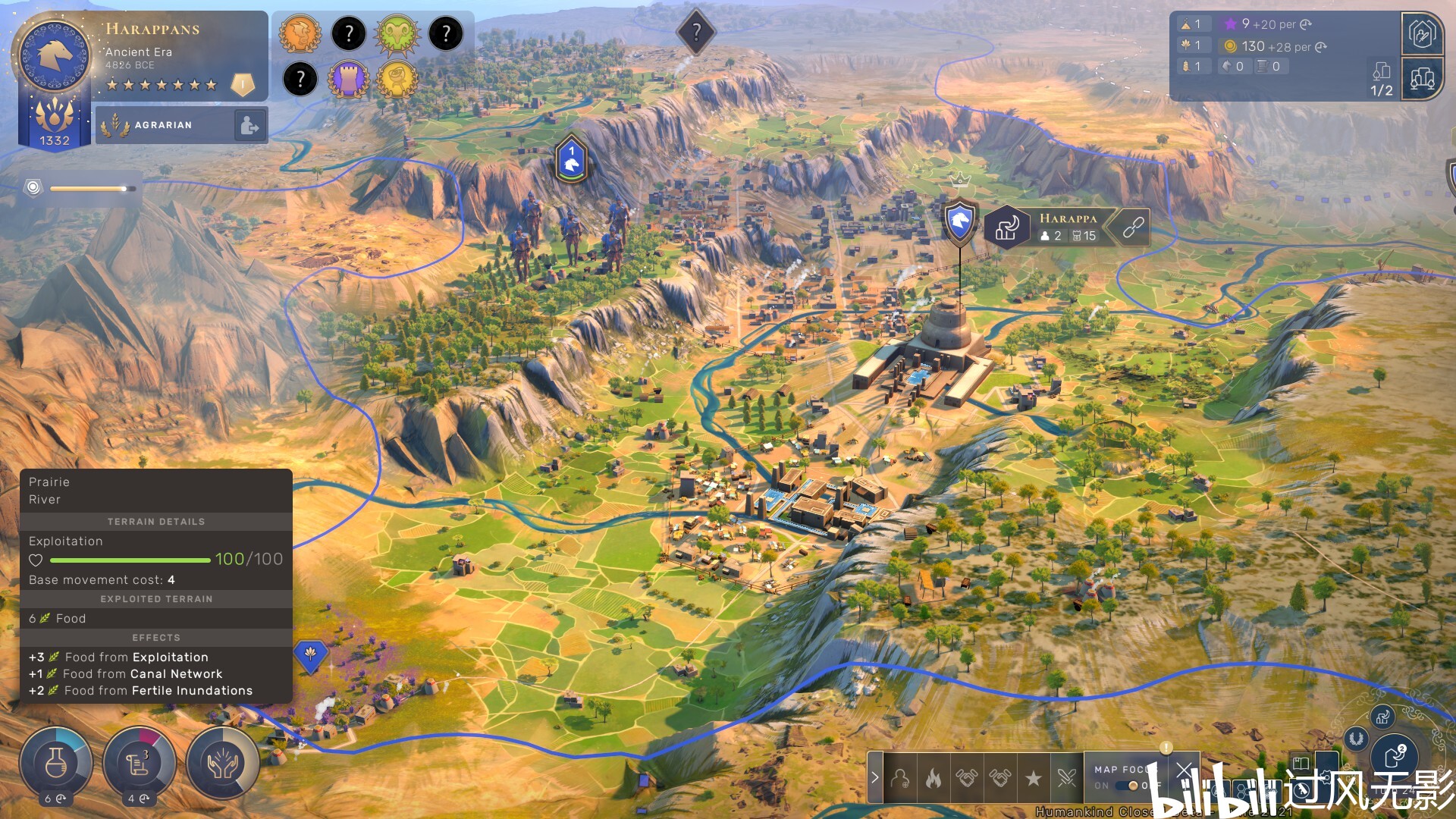
Task: Click the Agrarian affinity action button
Action: point(249,125)
